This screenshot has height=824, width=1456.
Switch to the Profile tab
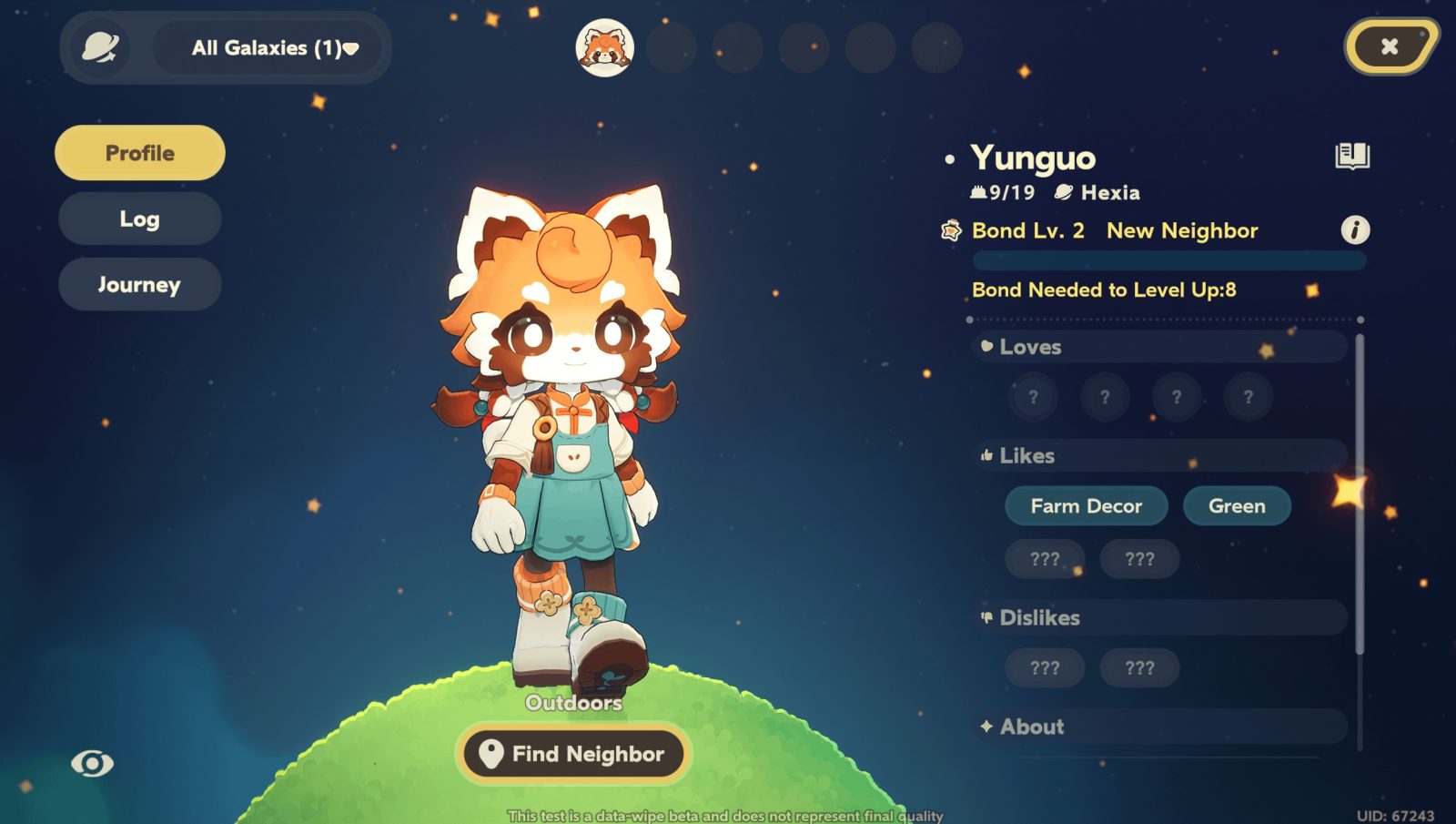(140, 153)
